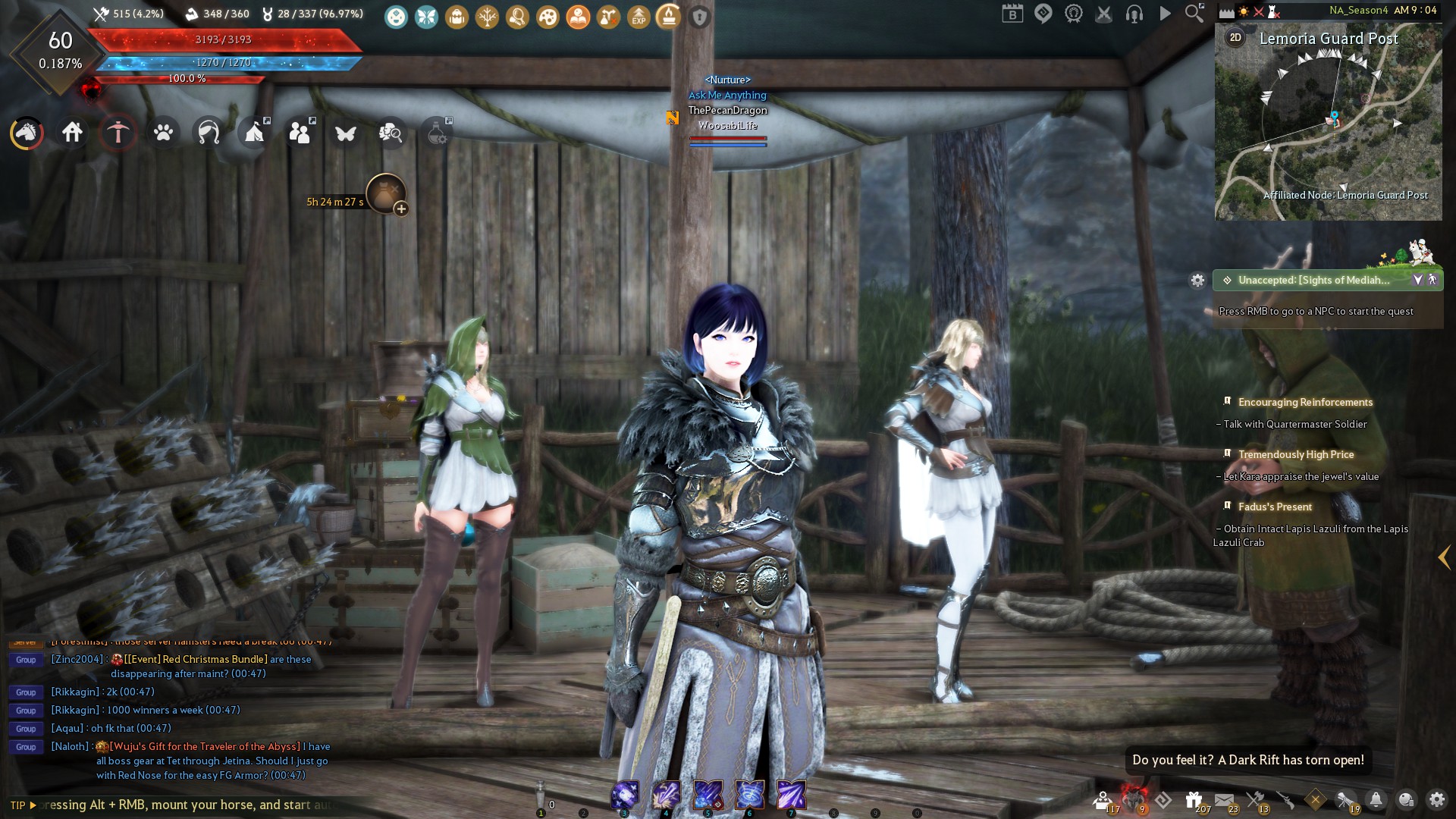This screenshot has width=1456, height=819.
Task: Open the quest widget gear settings
Action: pos(1197,280)
